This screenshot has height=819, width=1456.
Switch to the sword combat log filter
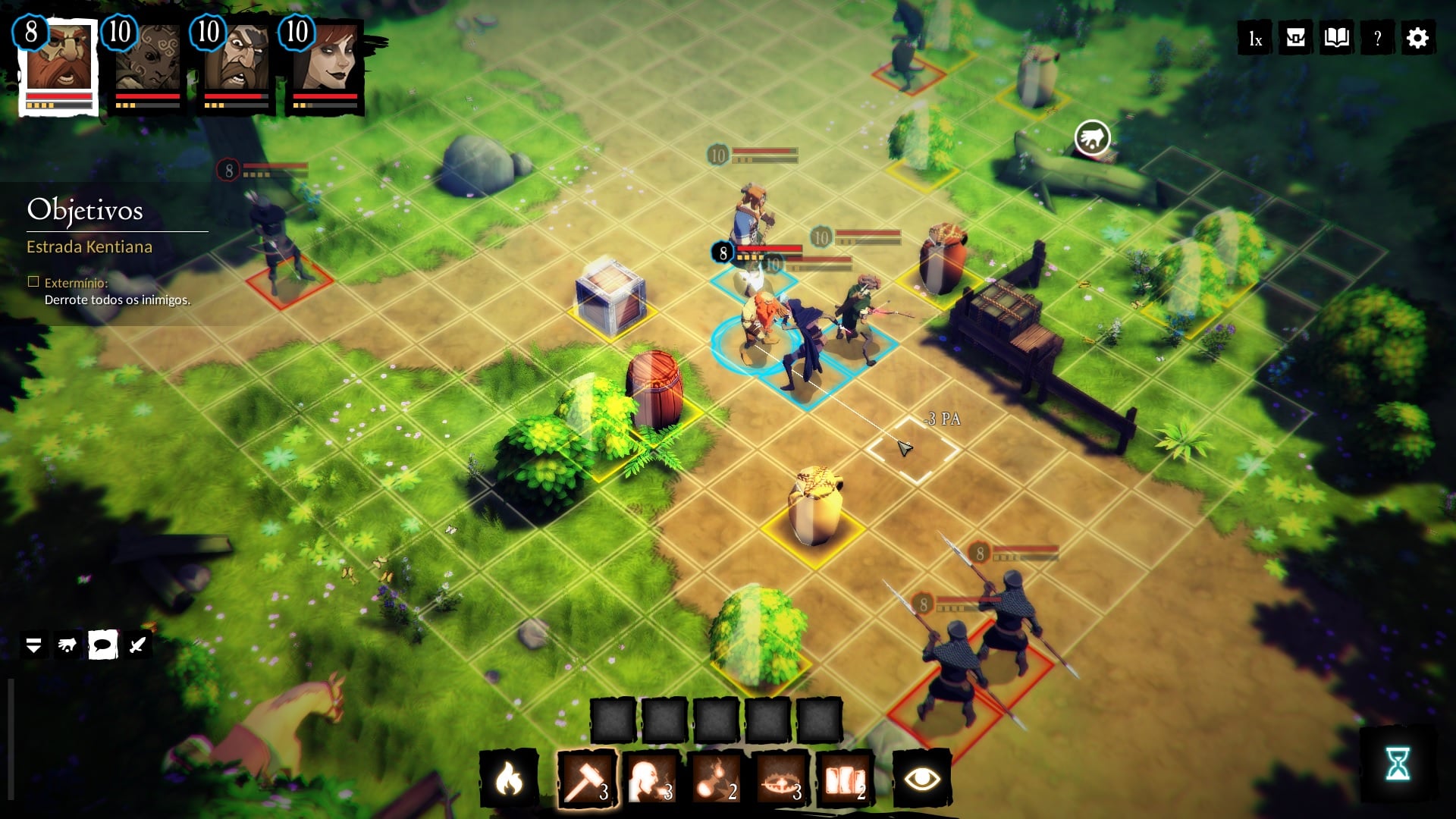(137, 645)
